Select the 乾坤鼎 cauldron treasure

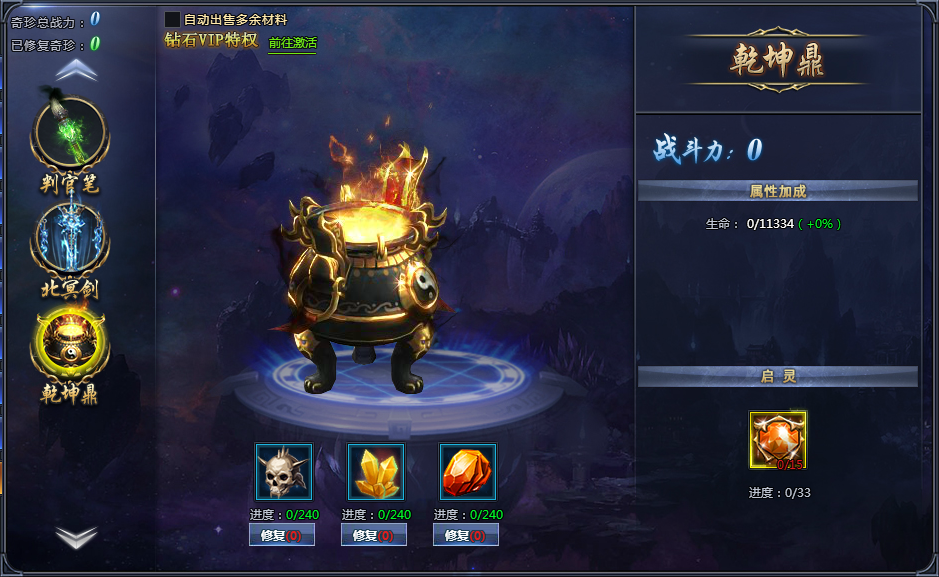[x=70, y=345]
